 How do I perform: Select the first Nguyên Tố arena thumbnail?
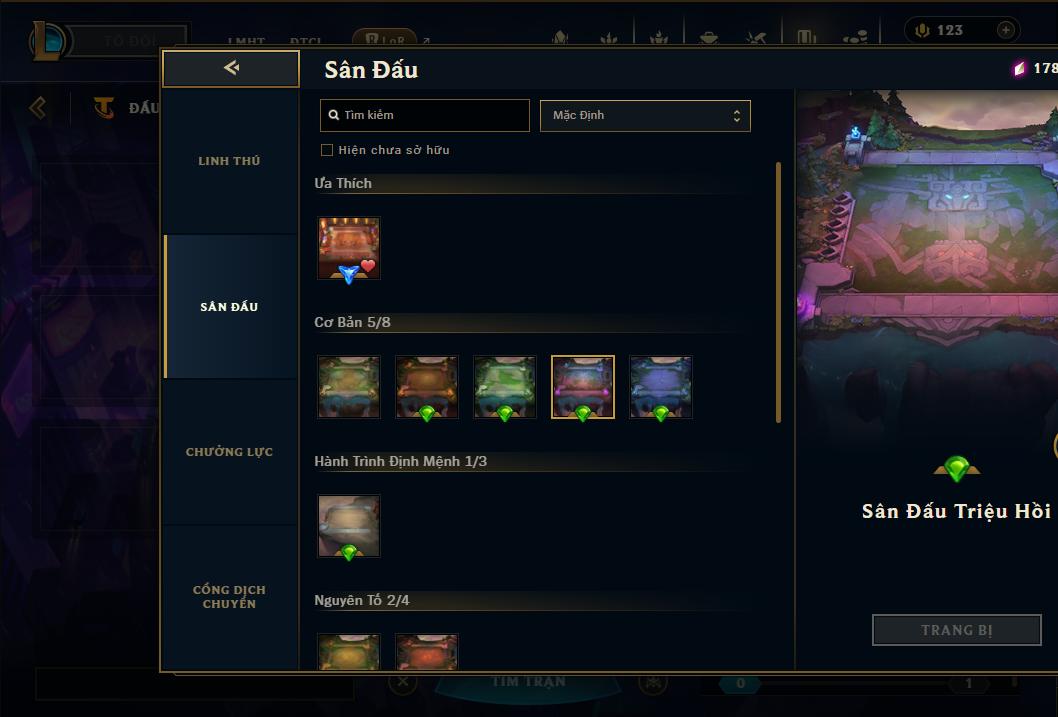(349, 651)
